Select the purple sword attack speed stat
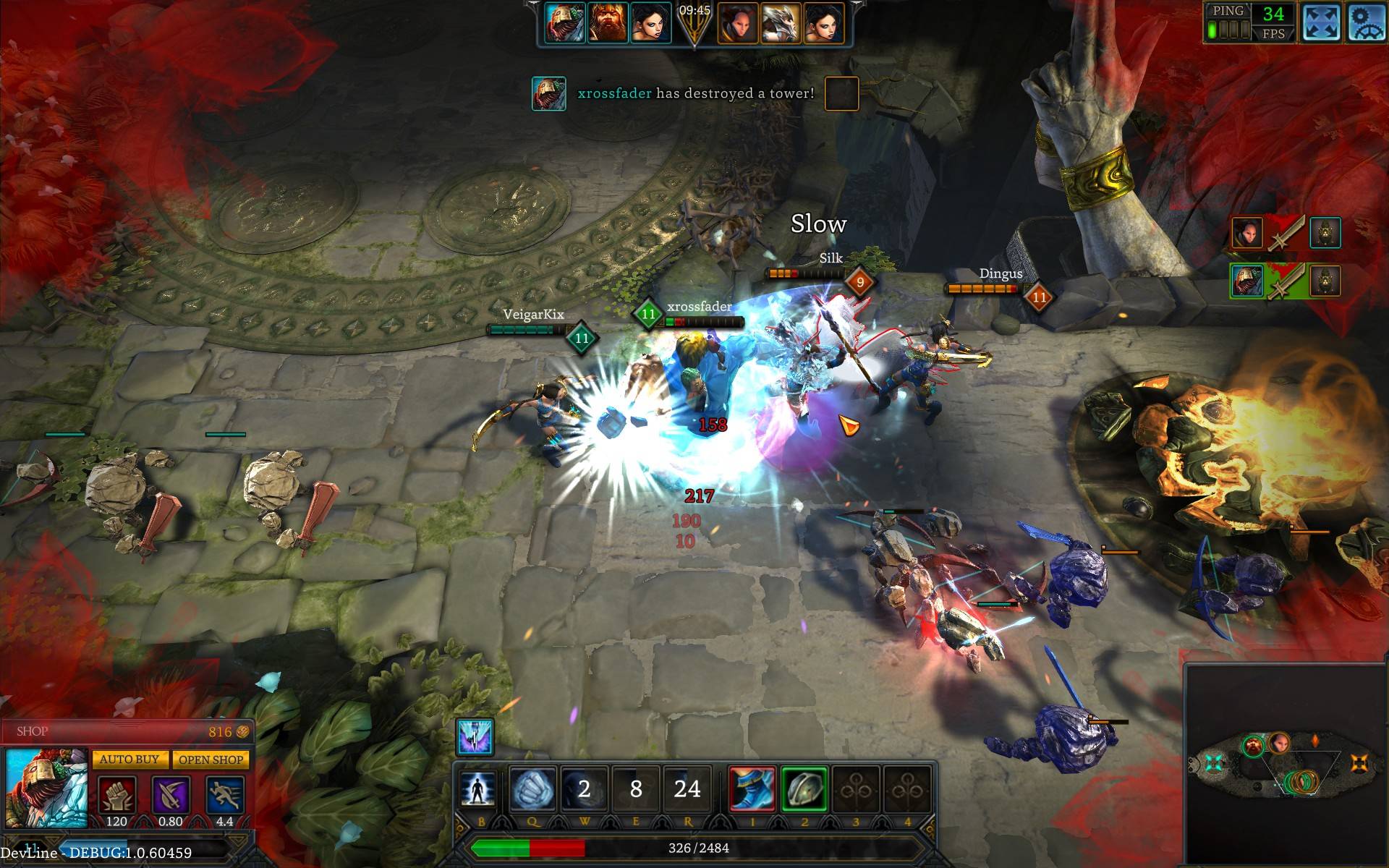 pos(171,796)
